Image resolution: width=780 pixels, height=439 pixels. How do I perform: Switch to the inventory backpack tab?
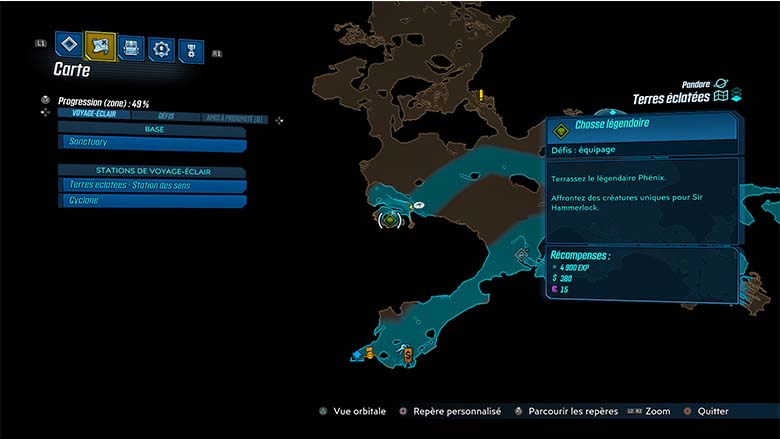coord(131,47)
